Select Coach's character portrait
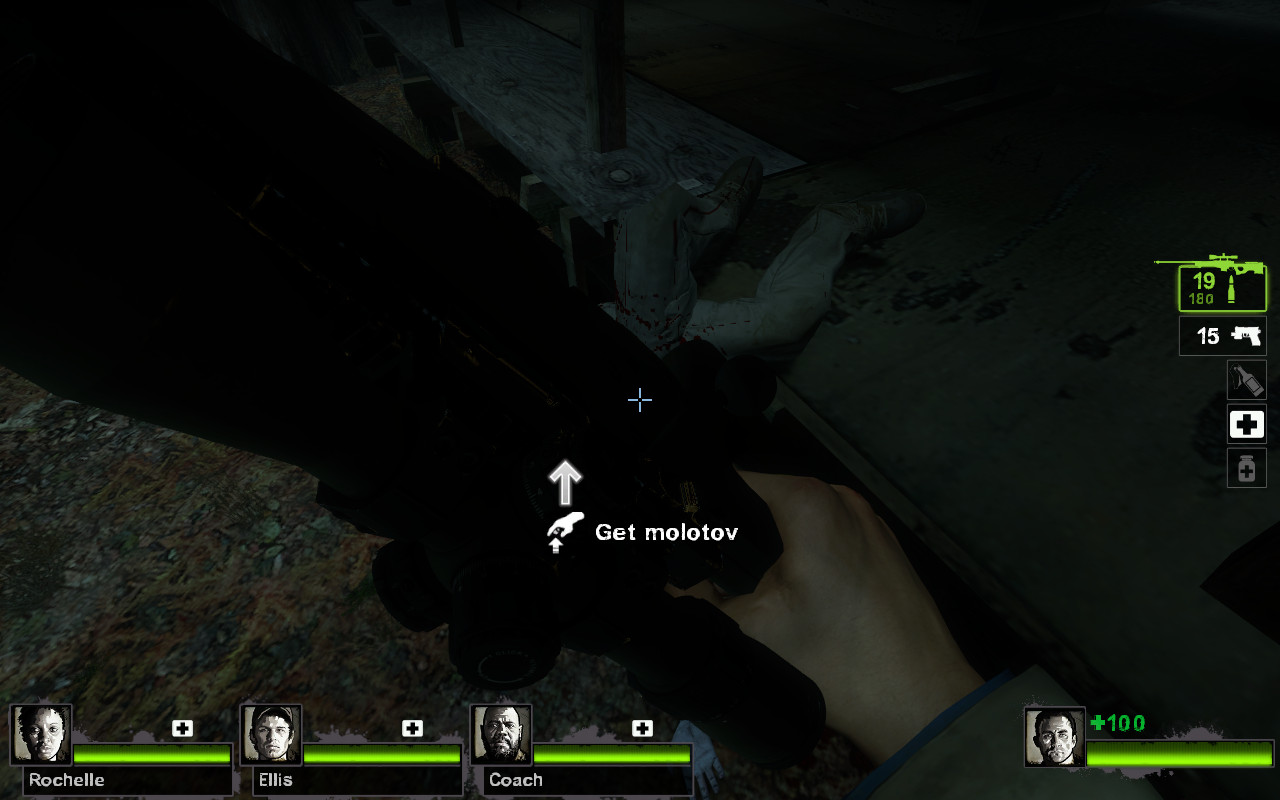This screenshot has width=1280, height=800. coord(499,735)
